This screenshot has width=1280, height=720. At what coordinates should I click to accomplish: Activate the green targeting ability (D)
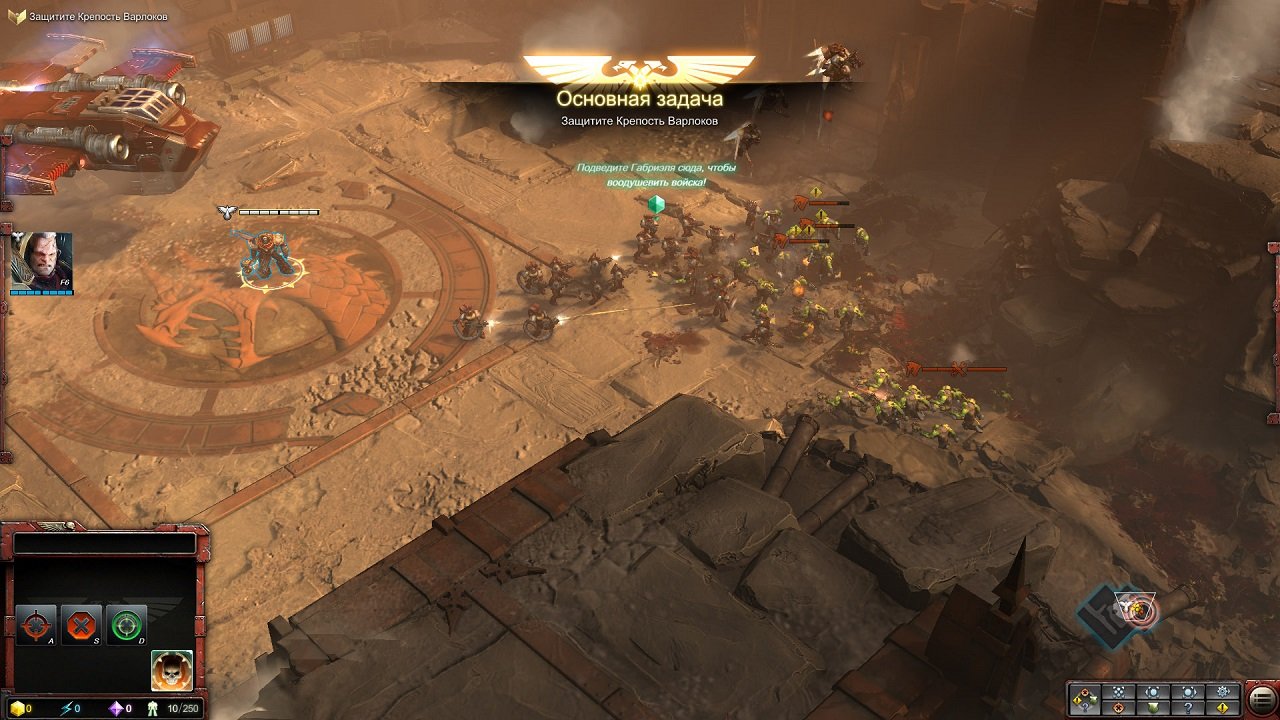click(125, 625)
